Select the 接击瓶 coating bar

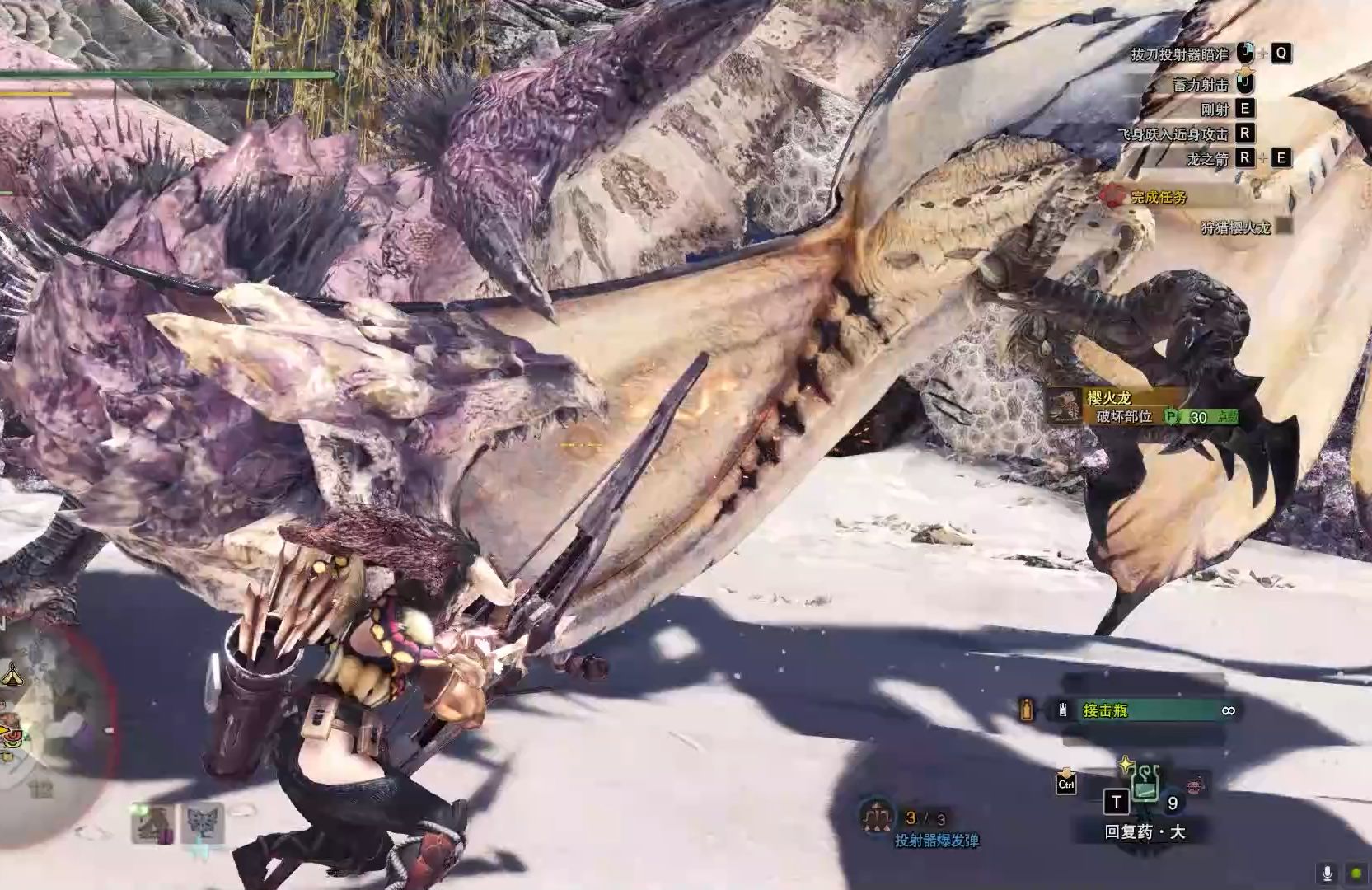click(1144, 710)
